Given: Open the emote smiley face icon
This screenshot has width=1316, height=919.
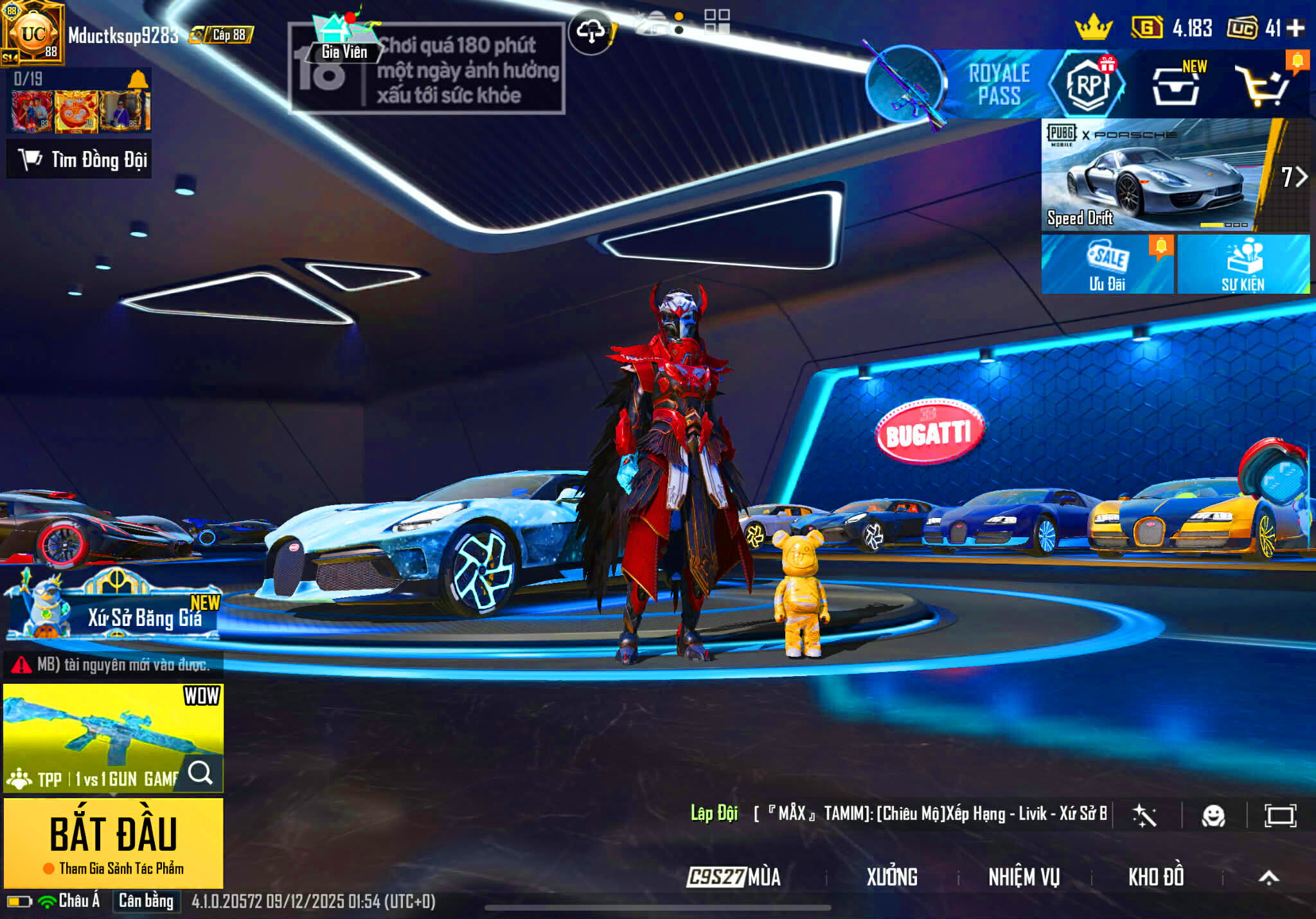Looking at the screenshot, I should [x=1213, y=816].
